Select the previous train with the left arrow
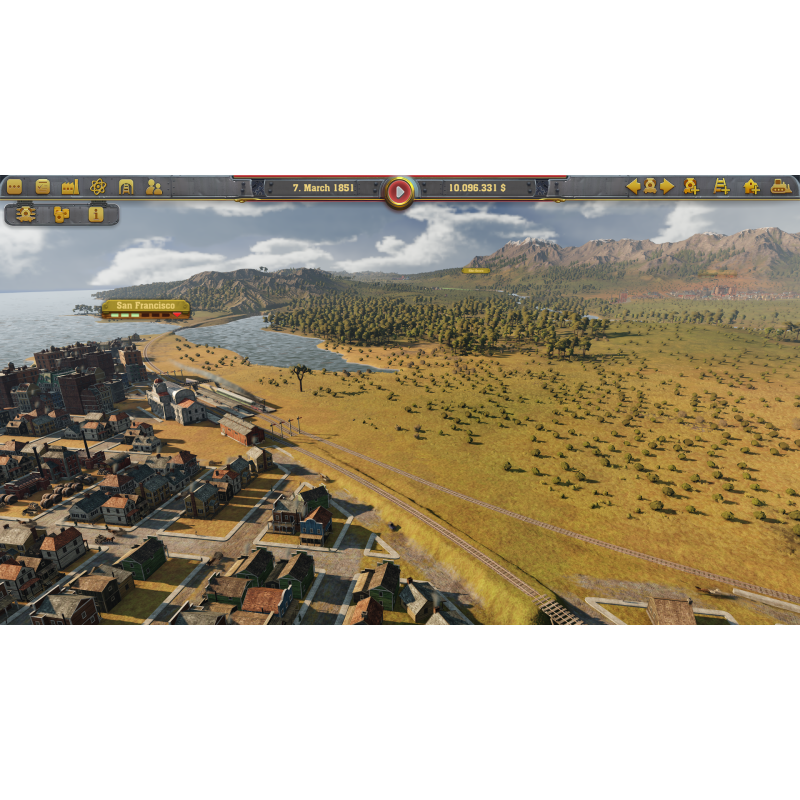Viewport: 800px width, 800px height. [633, 186]
